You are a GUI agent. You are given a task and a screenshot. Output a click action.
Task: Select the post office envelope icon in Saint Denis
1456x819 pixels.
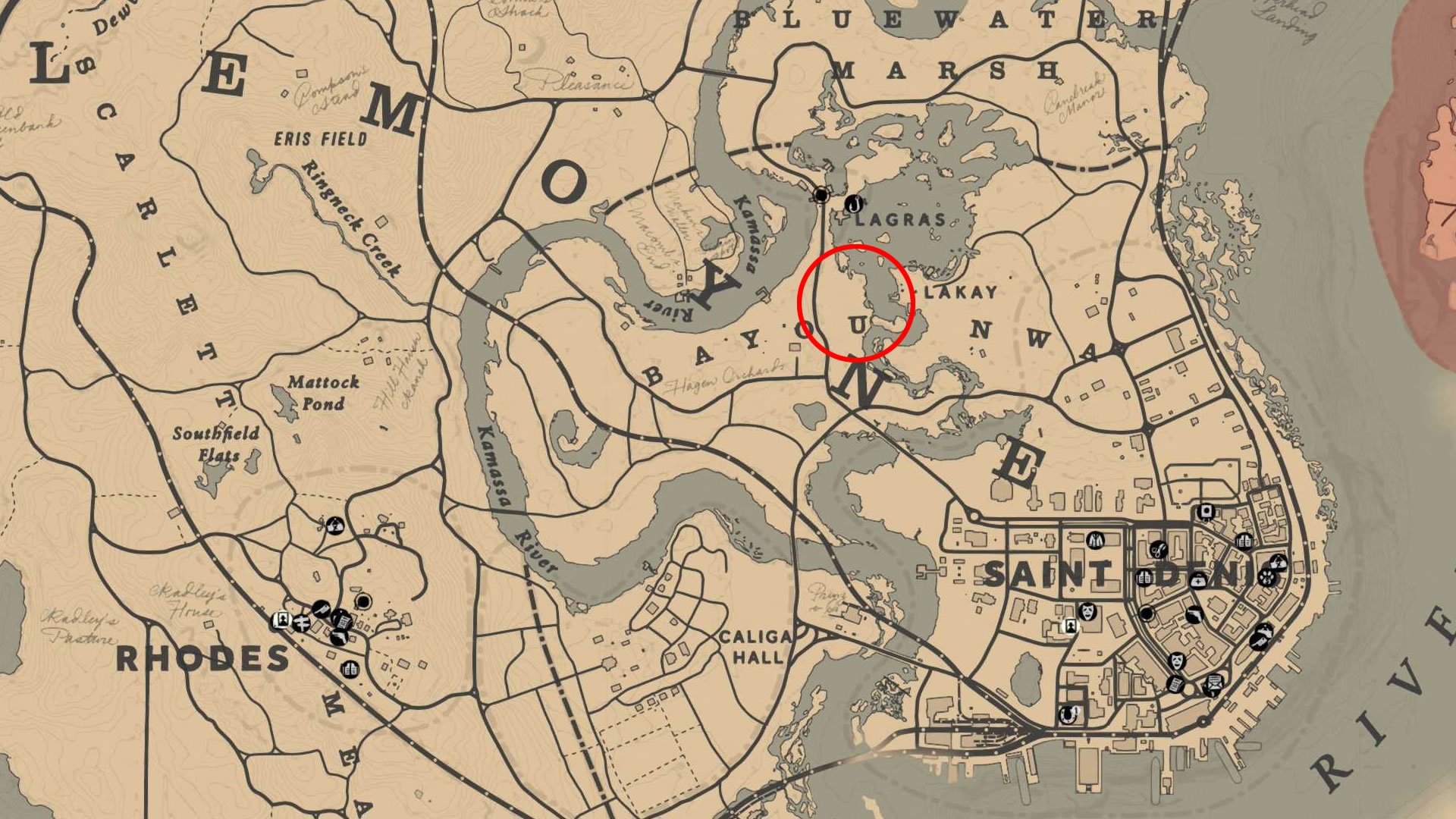tap(1214, 685)
